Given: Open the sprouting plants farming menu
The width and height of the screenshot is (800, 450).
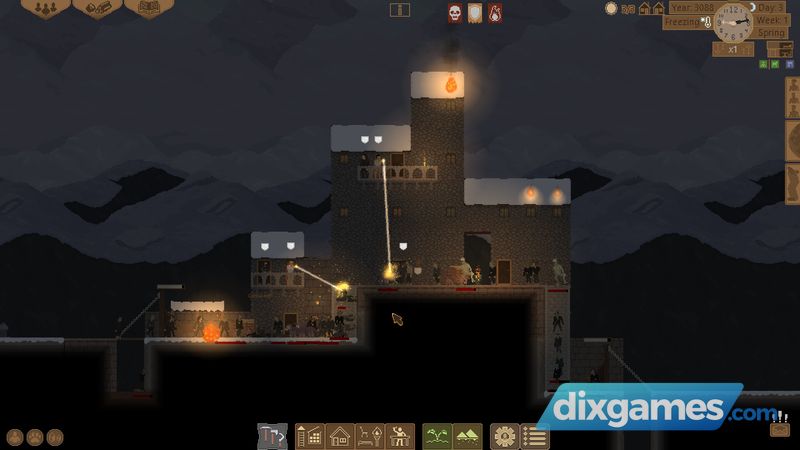Looking at the screenshot, I should [438, 436].
